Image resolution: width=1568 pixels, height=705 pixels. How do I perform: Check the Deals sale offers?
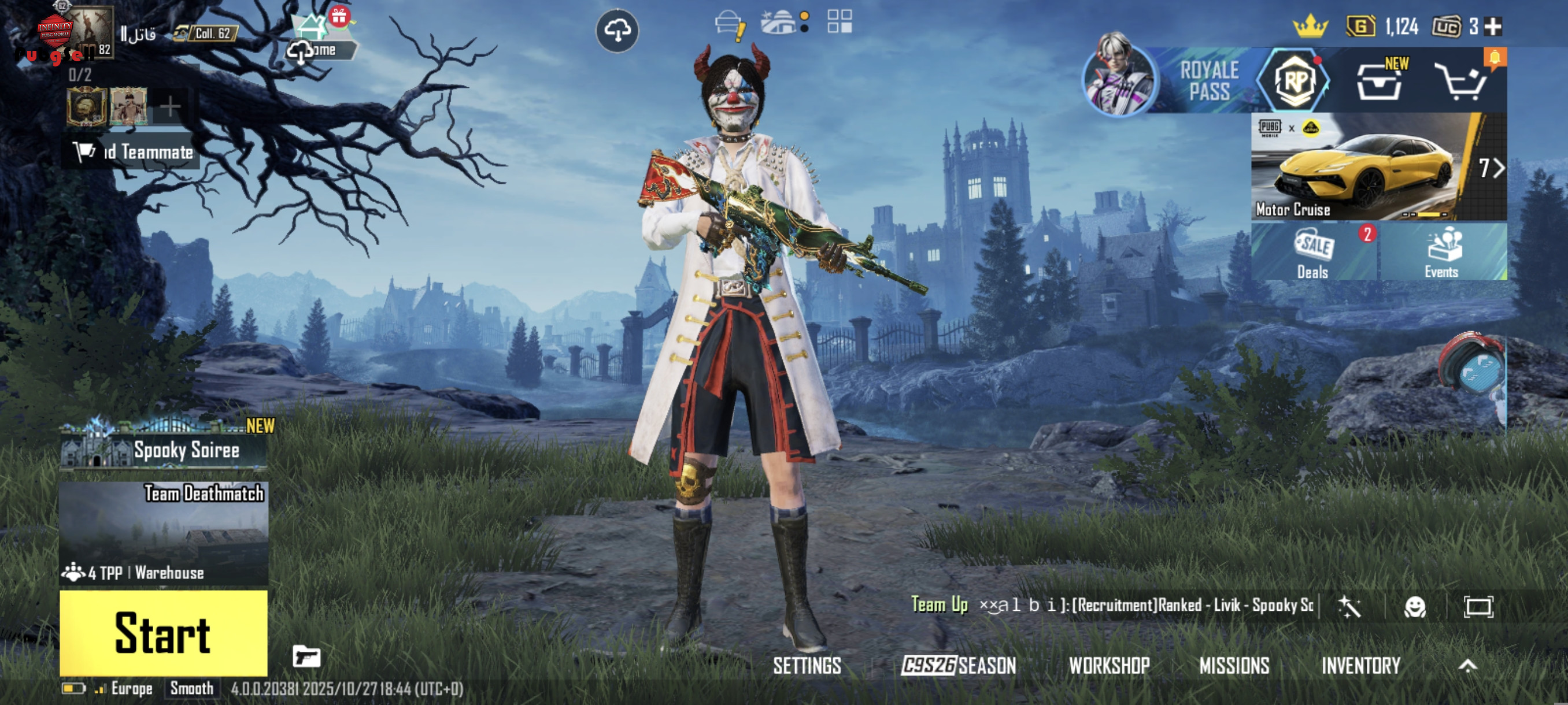pos(1313,253)
